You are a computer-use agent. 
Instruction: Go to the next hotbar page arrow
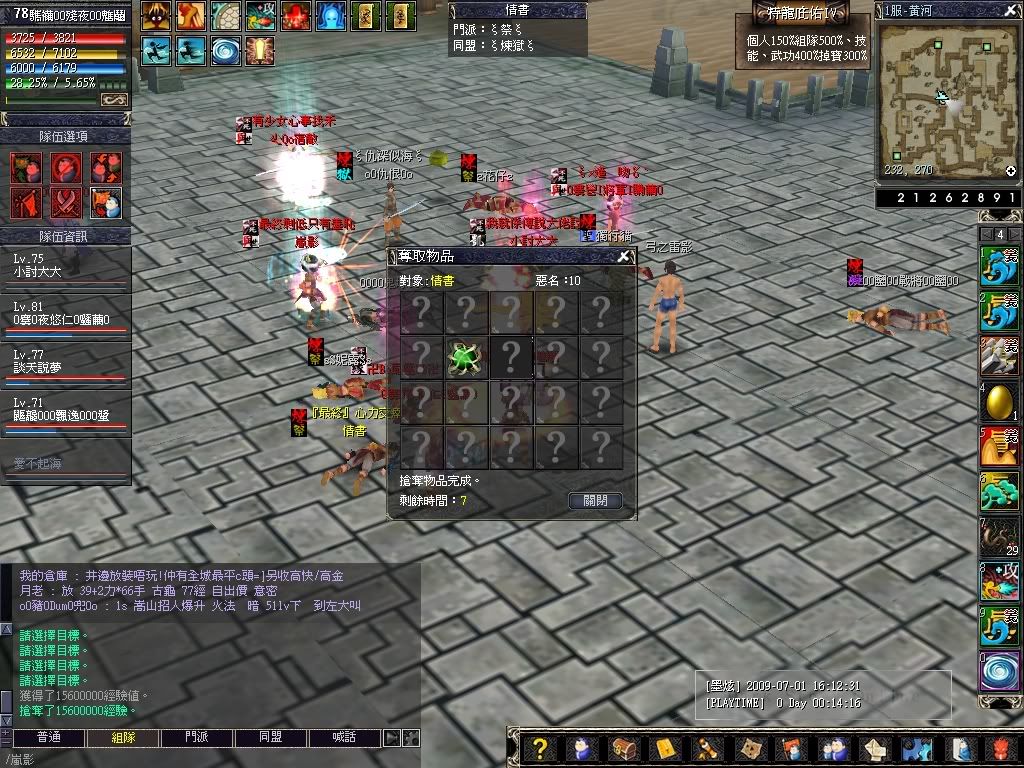pyautogui.click(x=1014, y=234)
